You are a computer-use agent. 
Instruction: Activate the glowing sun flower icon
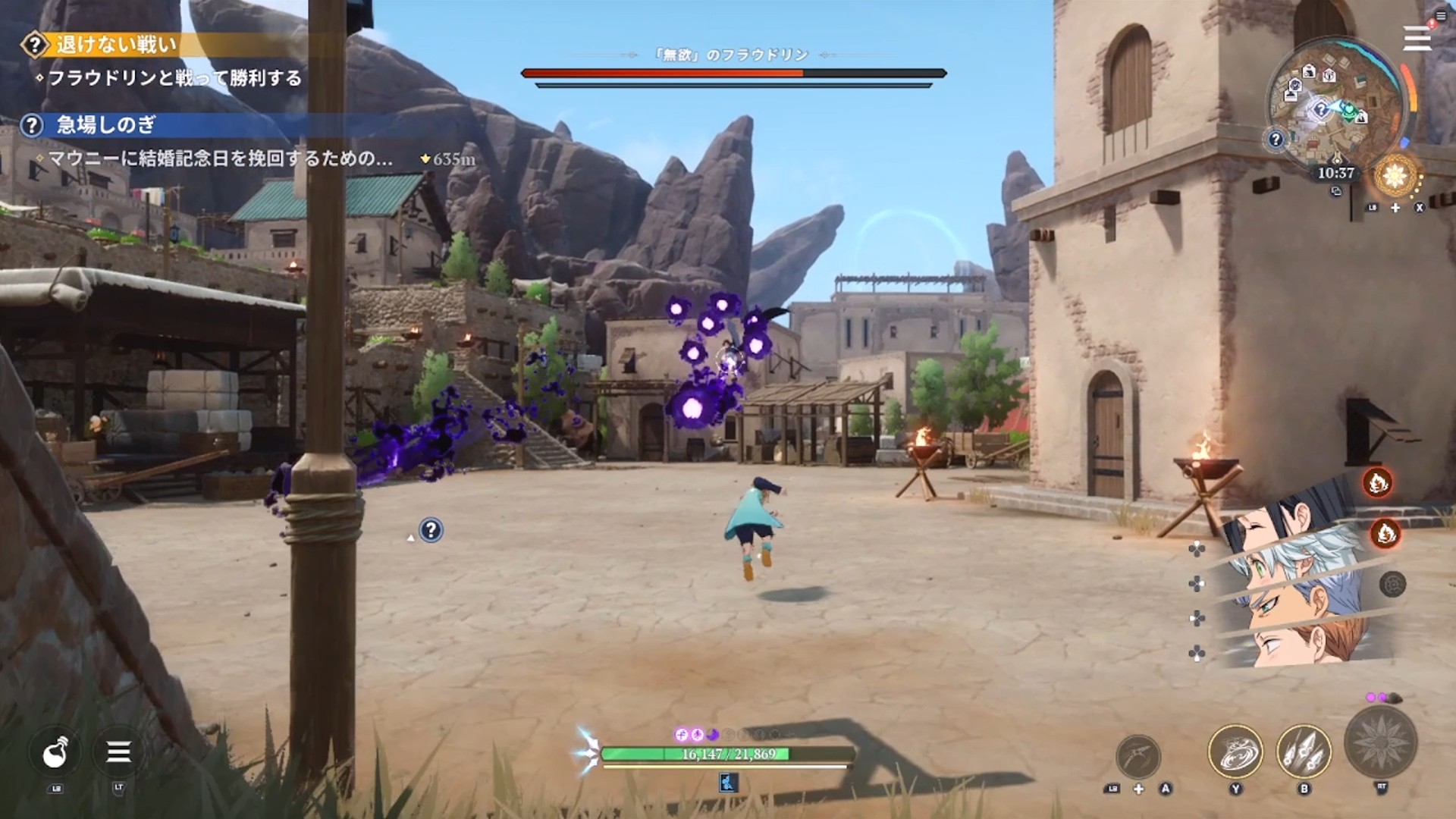1395,176
